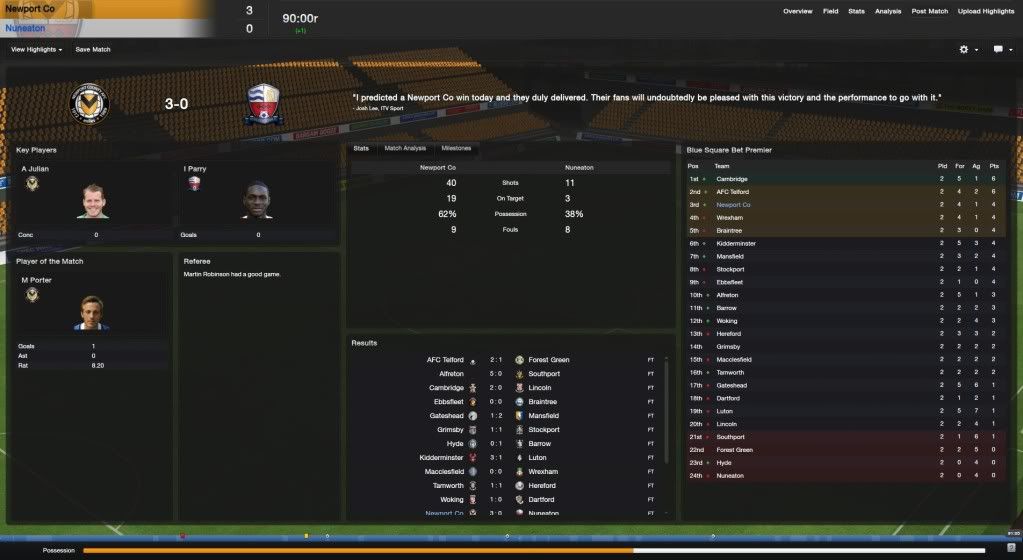This screenshot has height=560, width=1023.
Task: Open the Overview tab
Action: pyautogui.click(x=797, y=11)
